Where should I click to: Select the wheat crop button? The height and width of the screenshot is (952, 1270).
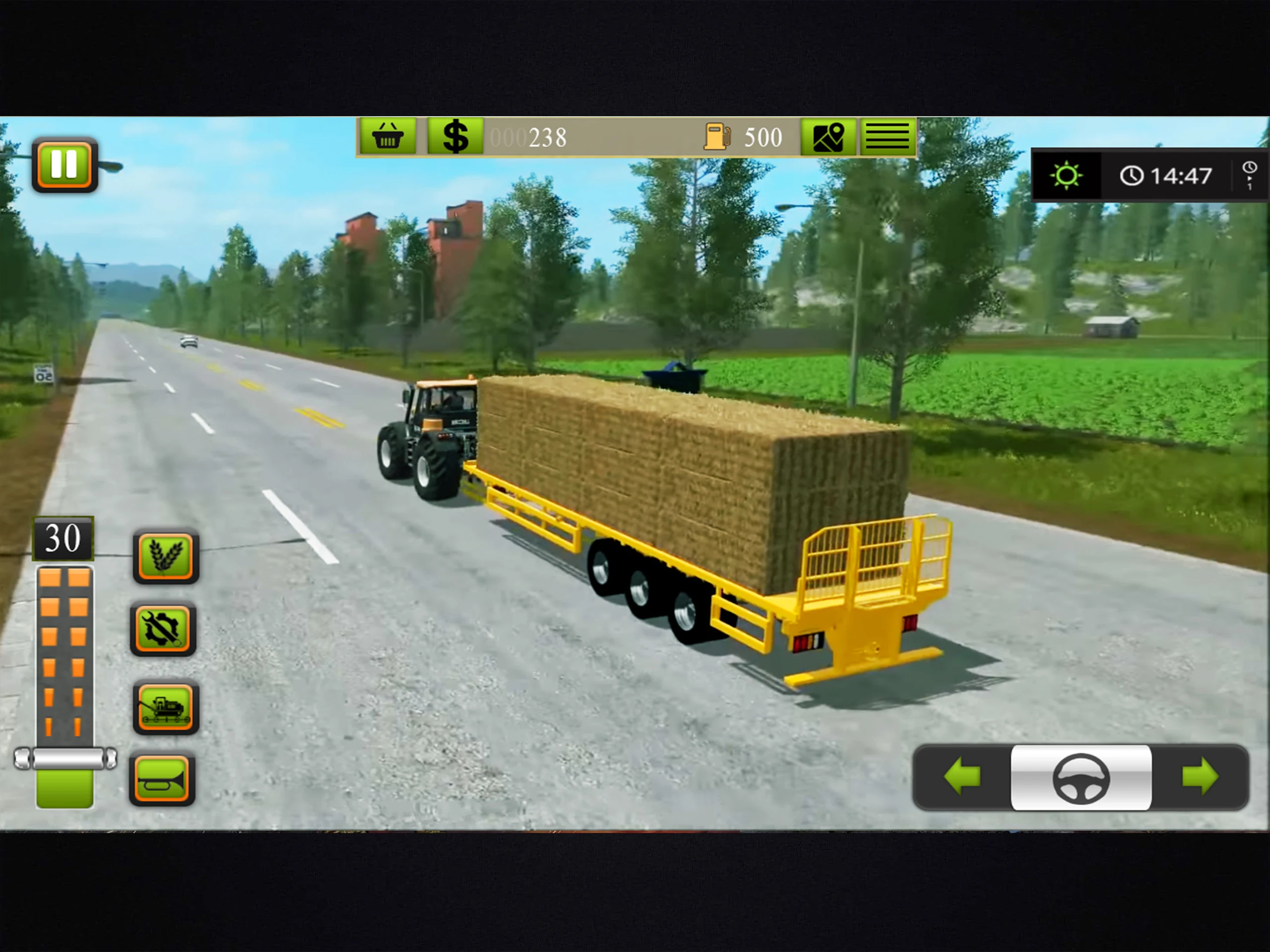[x=165, y=556]
